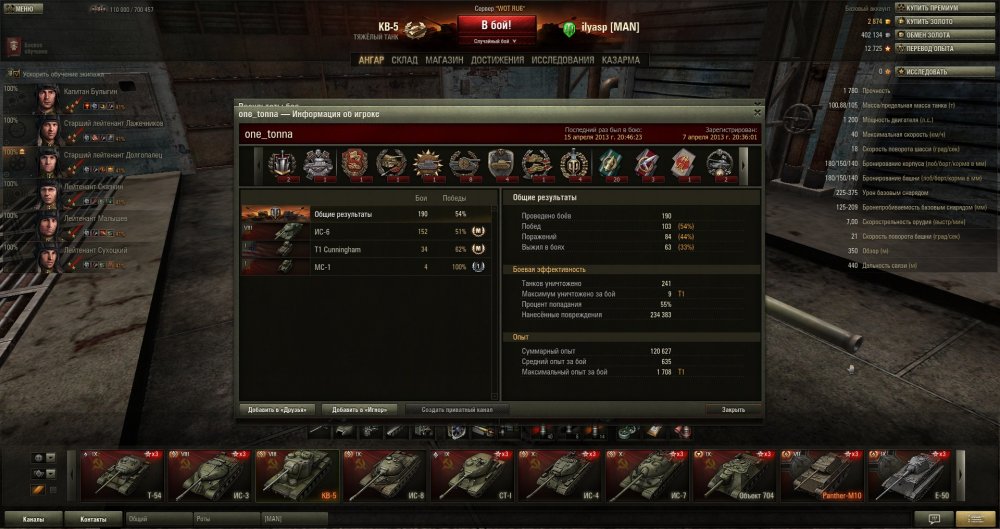Viewport: 1000px width, 529px height.
Task: Click Добавить в «Друзья» button
Action: (279, 409)
